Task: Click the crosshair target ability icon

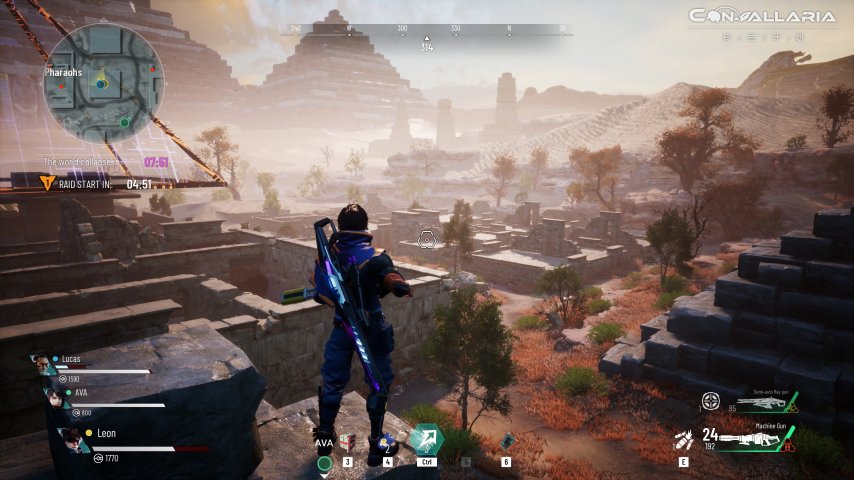Action: 711,401
